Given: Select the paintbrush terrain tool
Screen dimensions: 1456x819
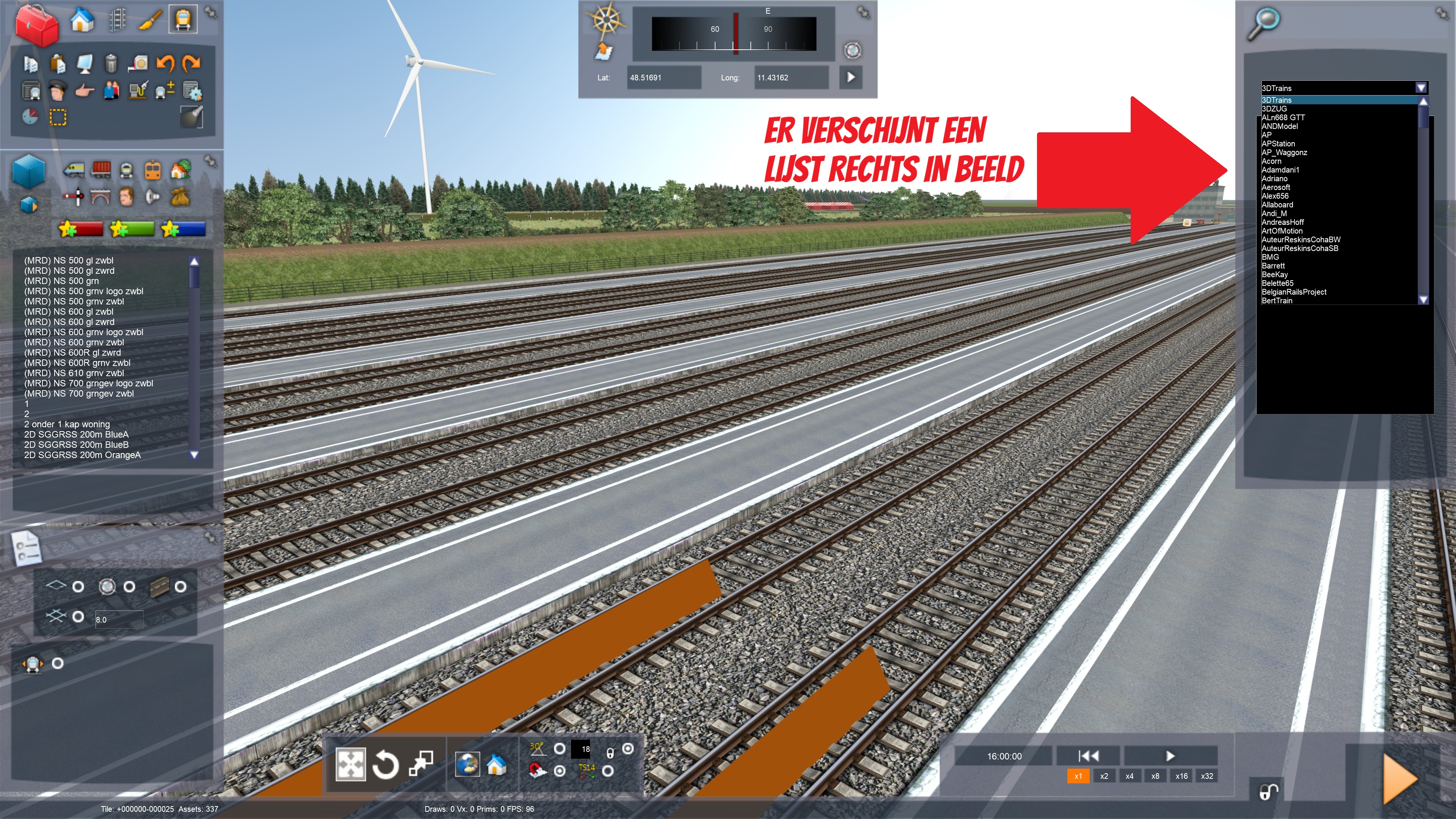Looking at the screenshot, I should (150, 20).
